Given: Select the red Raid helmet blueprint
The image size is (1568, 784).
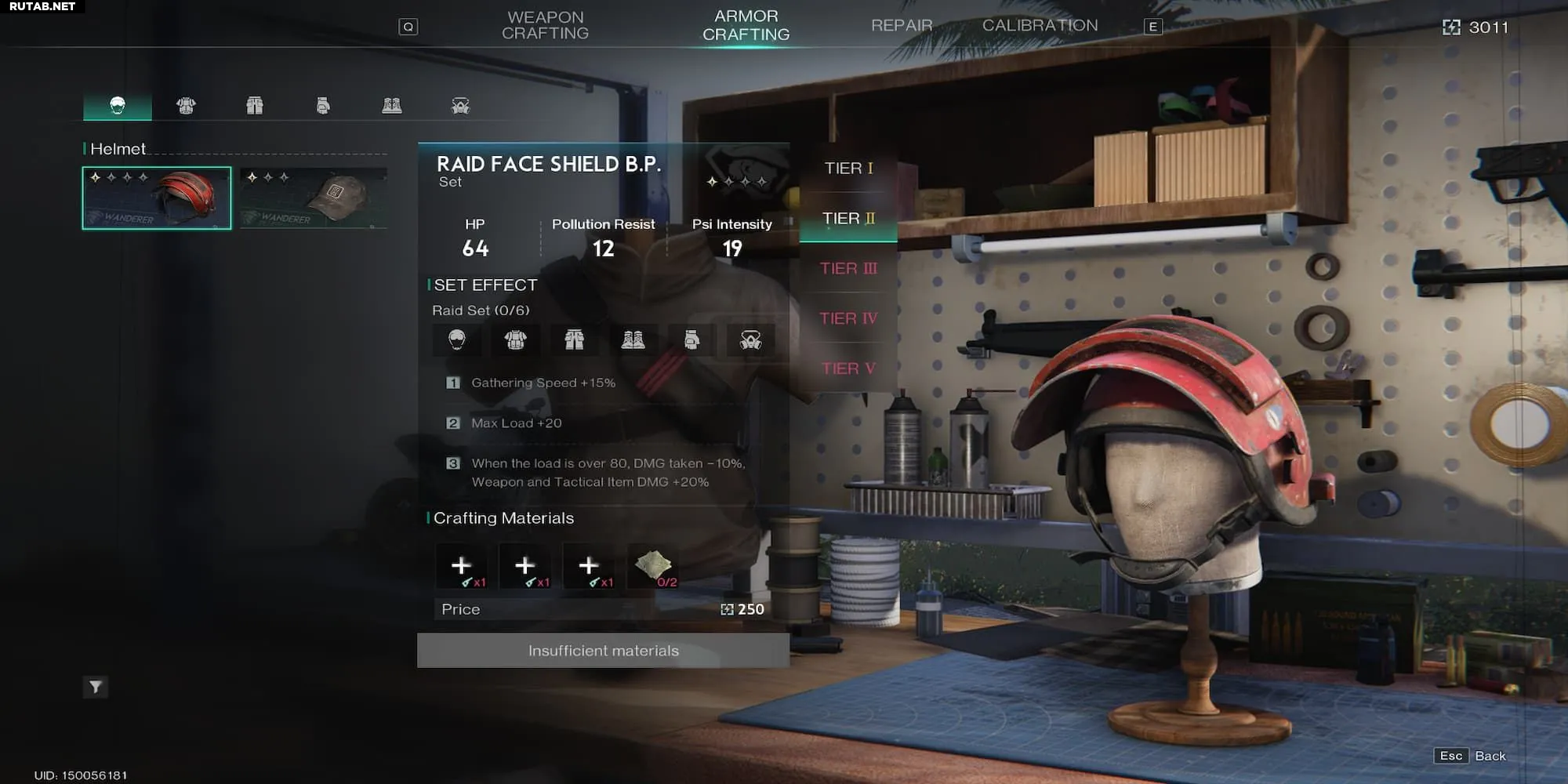Looking at the screenshot, I should coord(157,198).
